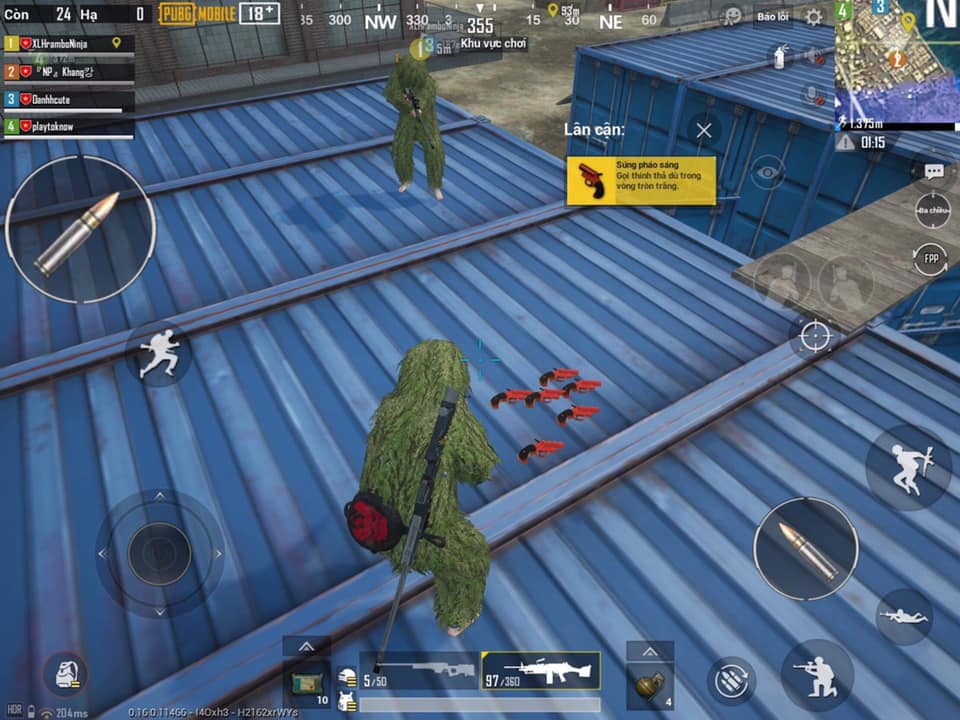Fire with the left bullet button

[80, 231]
